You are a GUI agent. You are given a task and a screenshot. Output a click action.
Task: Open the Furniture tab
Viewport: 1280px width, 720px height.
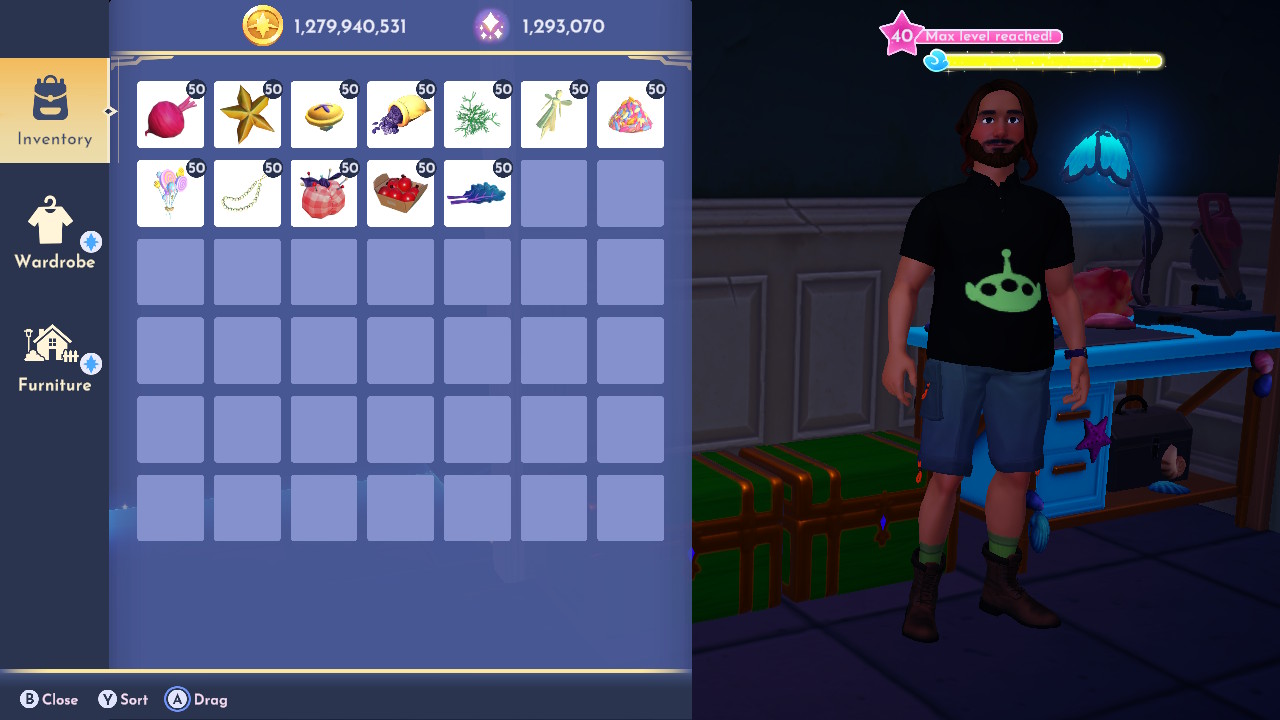click(x=55, y=357)
